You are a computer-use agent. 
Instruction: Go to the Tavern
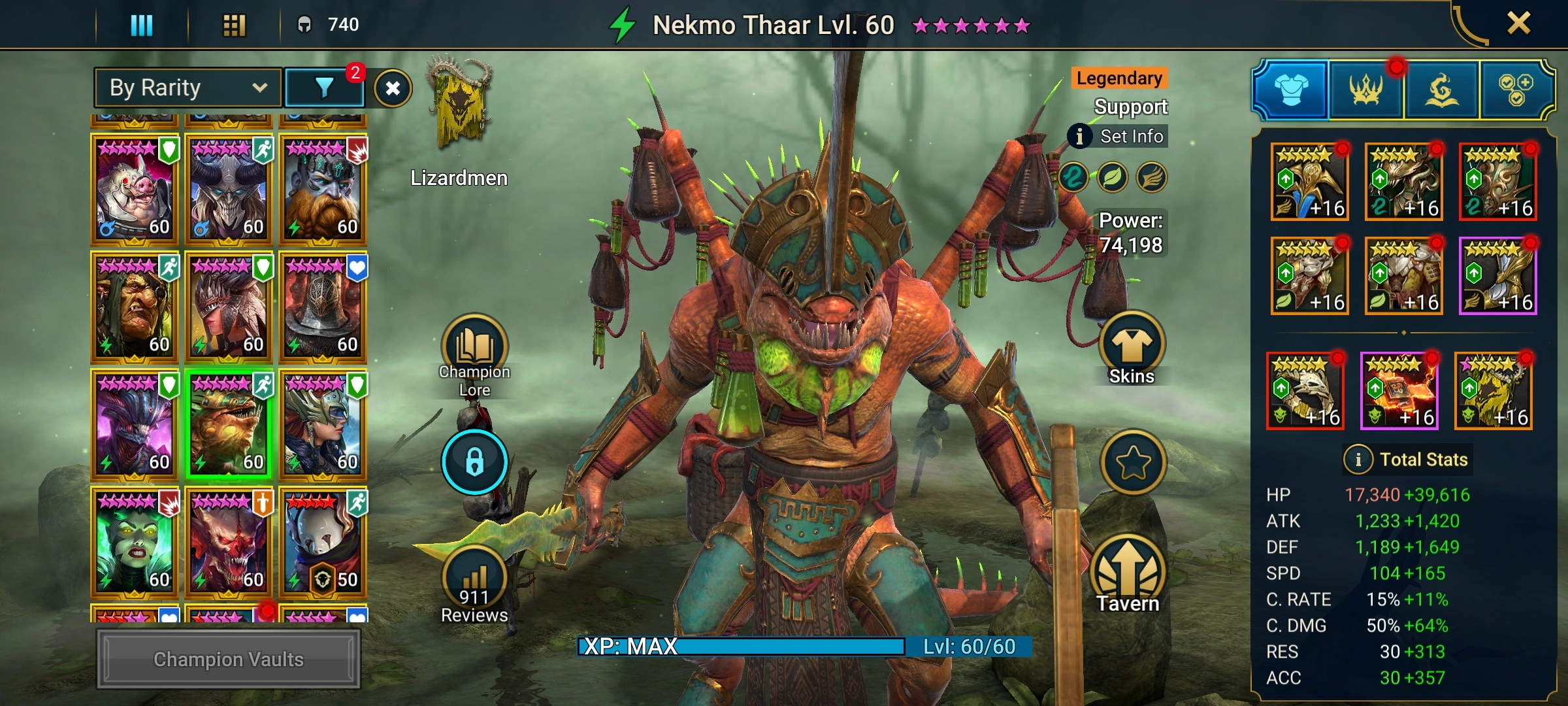coord(1128,573)
